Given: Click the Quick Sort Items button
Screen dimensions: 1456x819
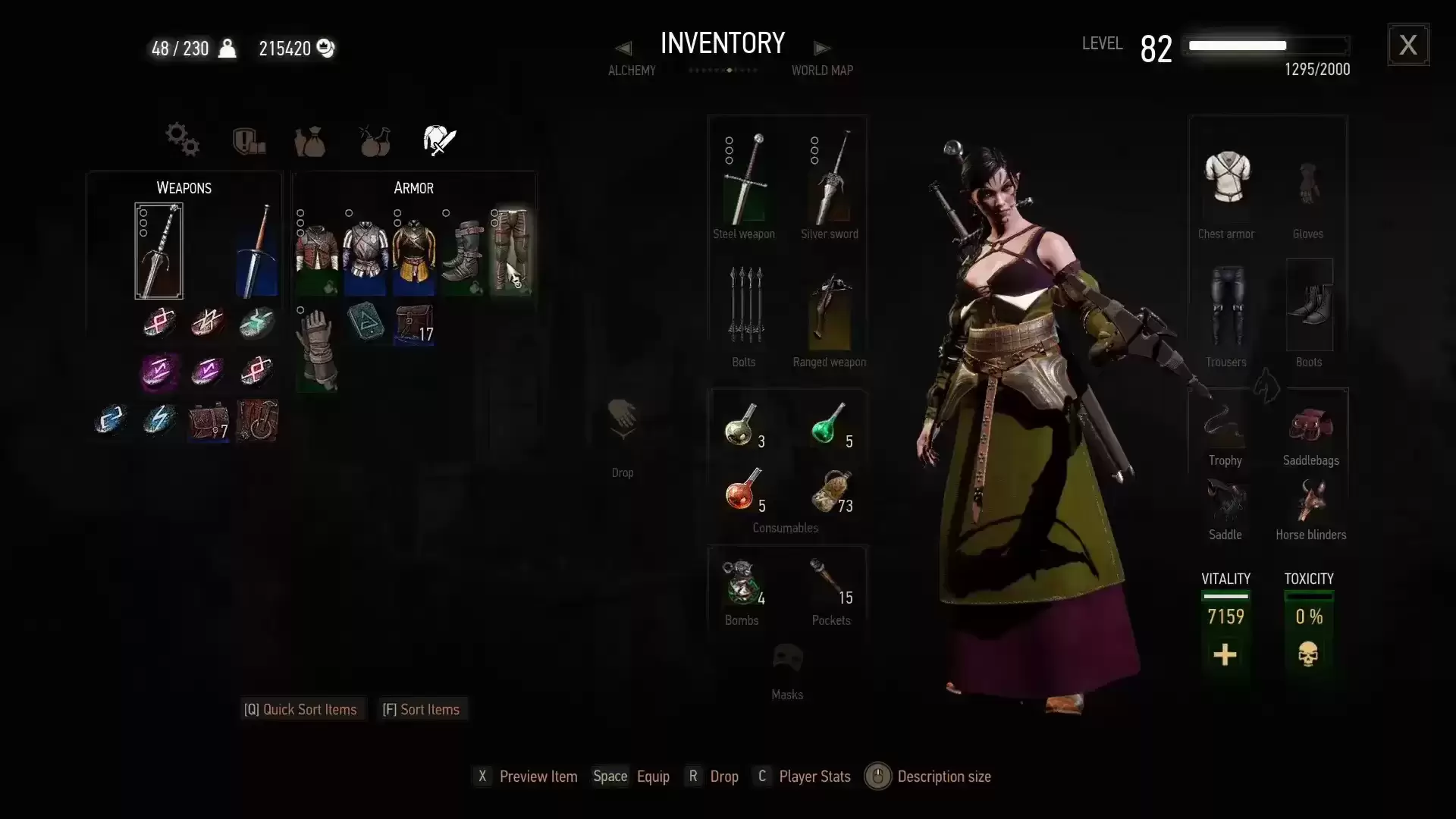Looking at the screenshot, I should 301,709.
